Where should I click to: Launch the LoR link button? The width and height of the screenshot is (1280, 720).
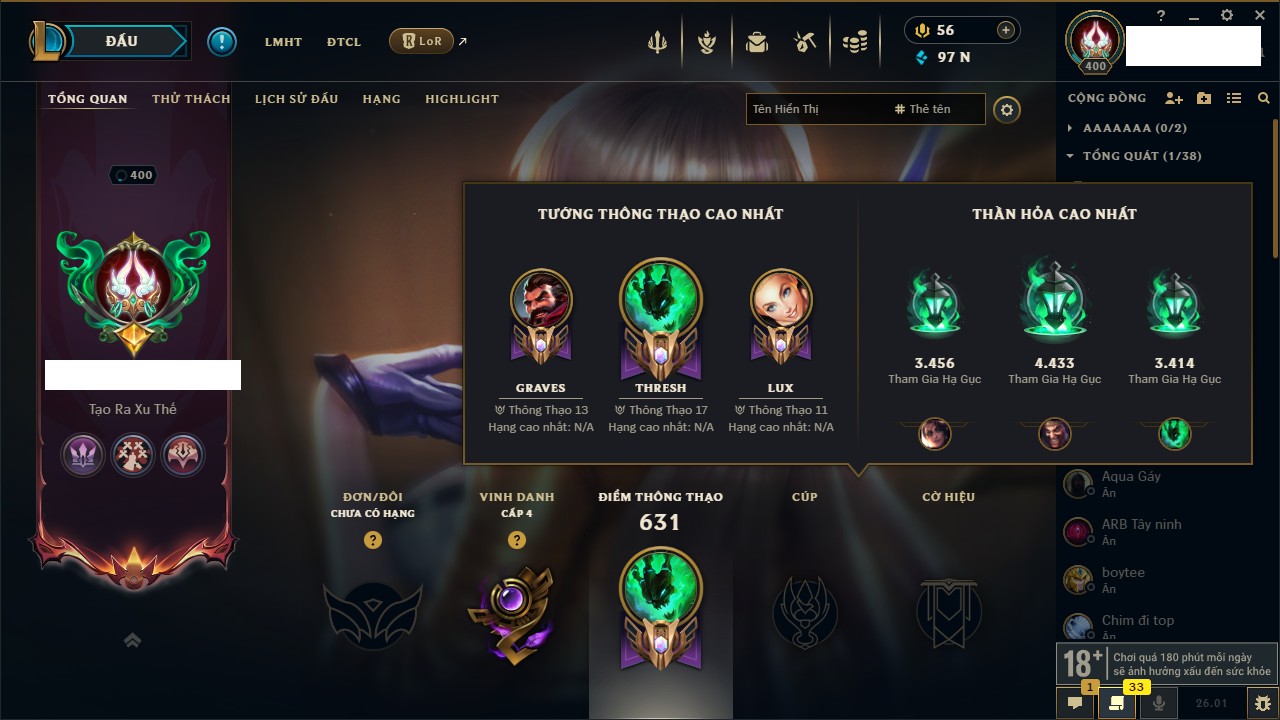point(421,42)
